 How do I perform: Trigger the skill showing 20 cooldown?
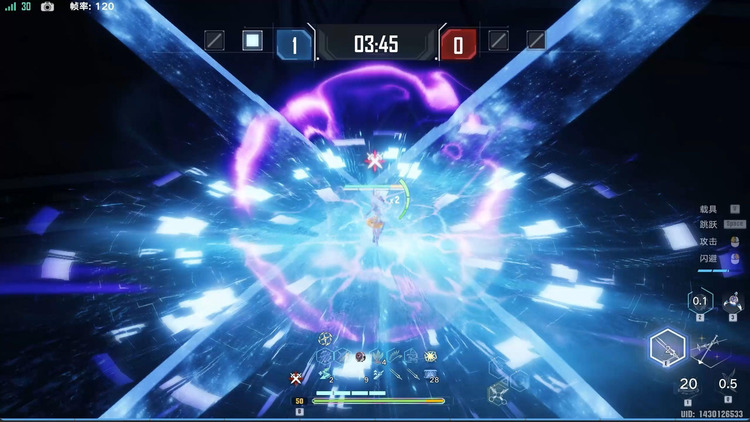[x=688, y=384]
